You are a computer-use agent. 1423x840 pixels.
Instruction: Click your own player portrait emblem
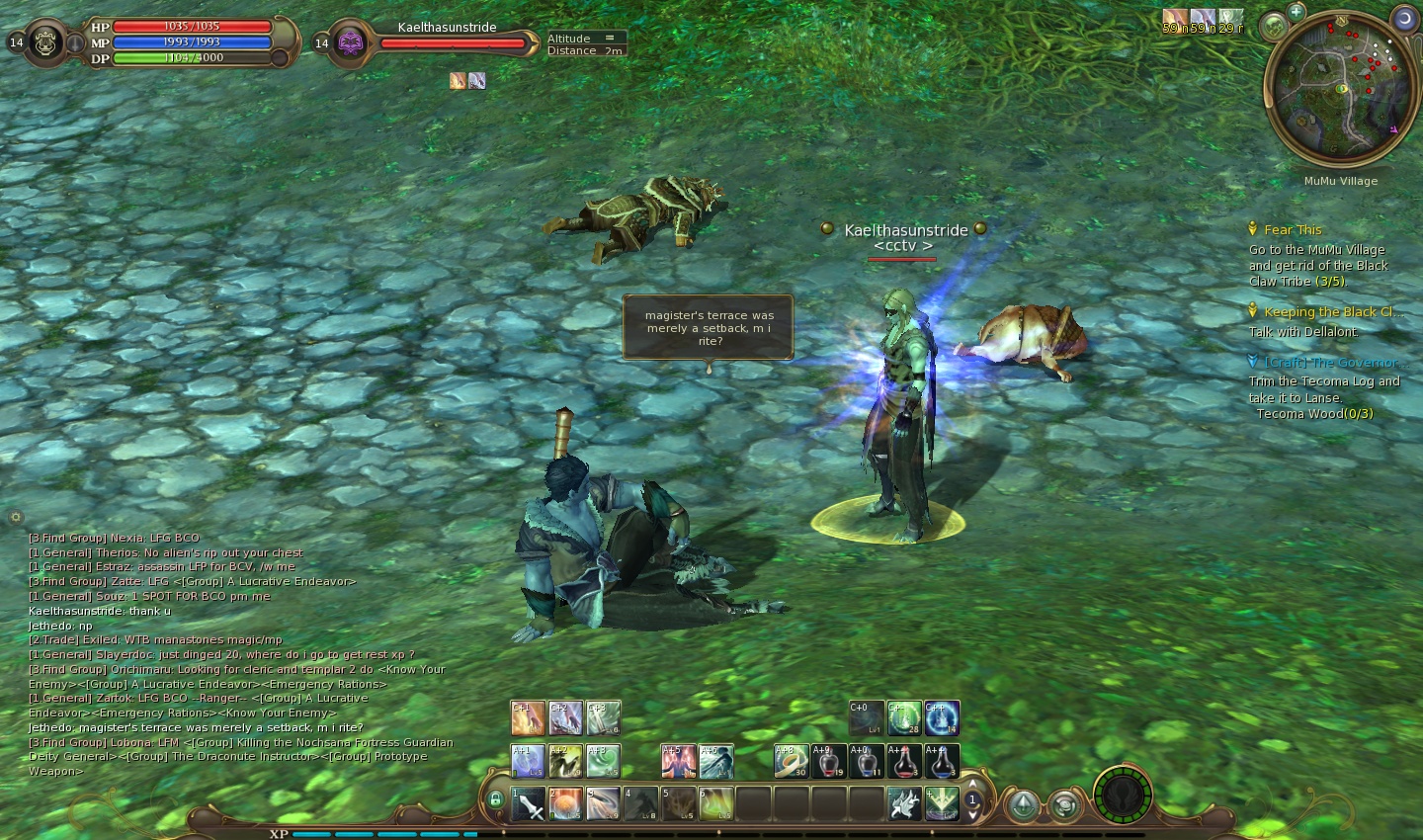click(x=45, y=42)
